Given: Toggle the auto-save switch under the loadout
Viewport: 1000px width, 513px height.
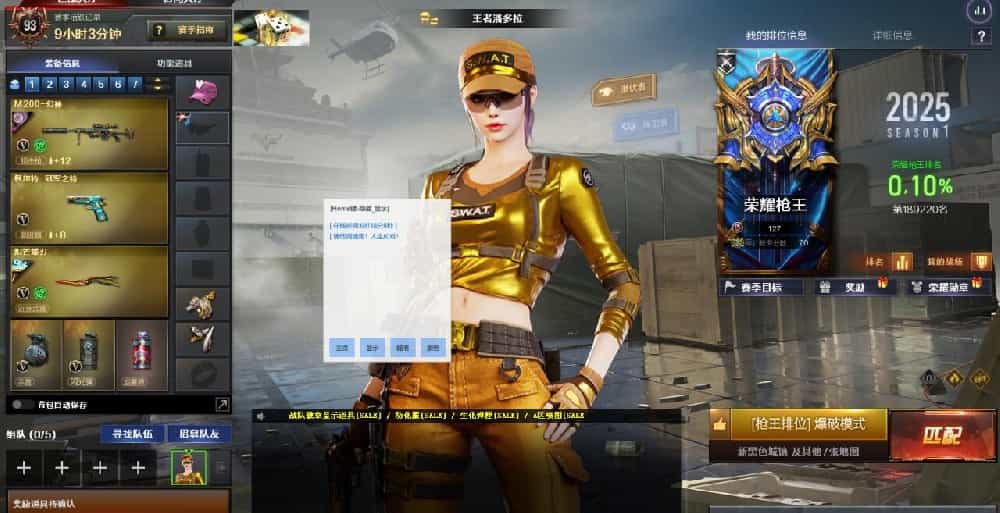Looking at the screenshot, I should click(22, 404).
